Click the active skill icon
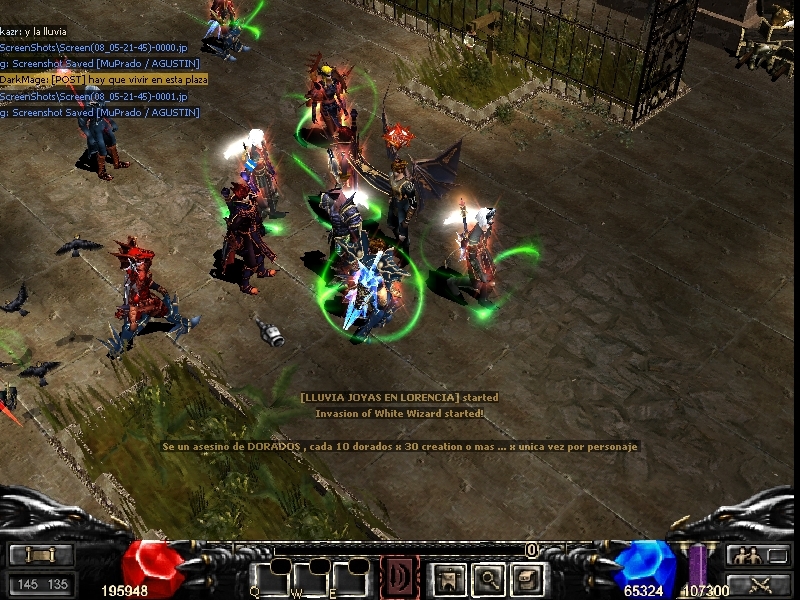 (400, 577)
